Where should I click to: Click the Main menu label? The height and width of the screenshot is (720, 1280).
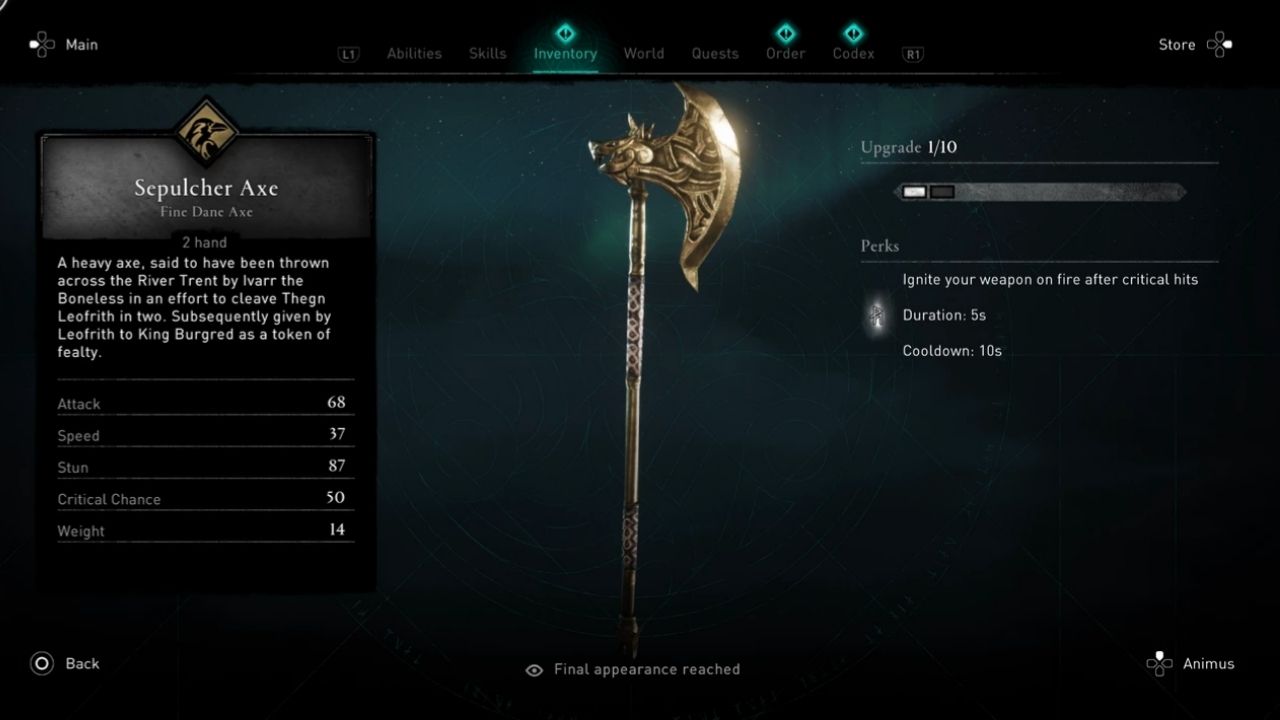click(x=81, y=44)
